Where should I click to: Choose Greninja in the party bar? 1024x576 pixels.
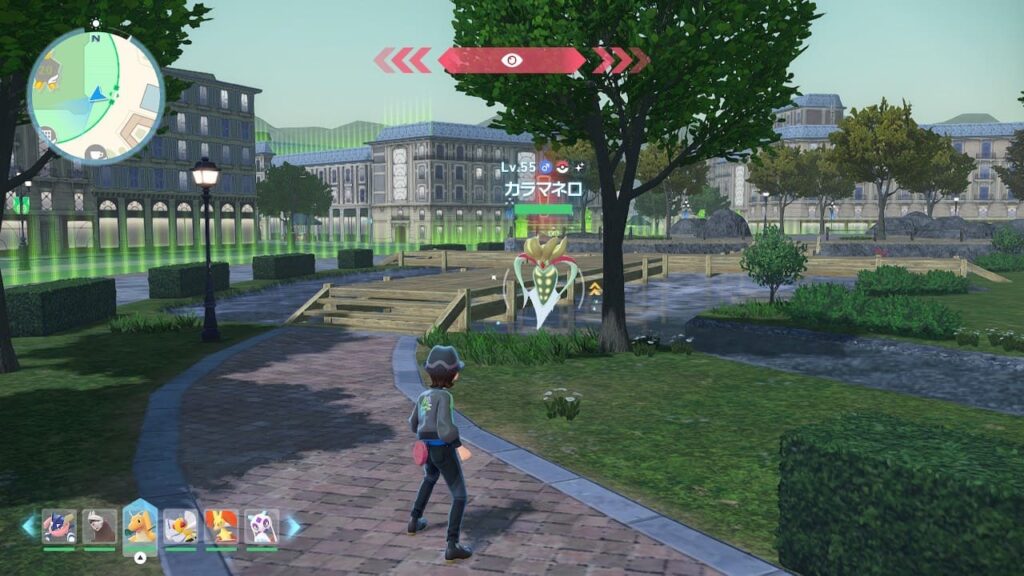point(58,526)
